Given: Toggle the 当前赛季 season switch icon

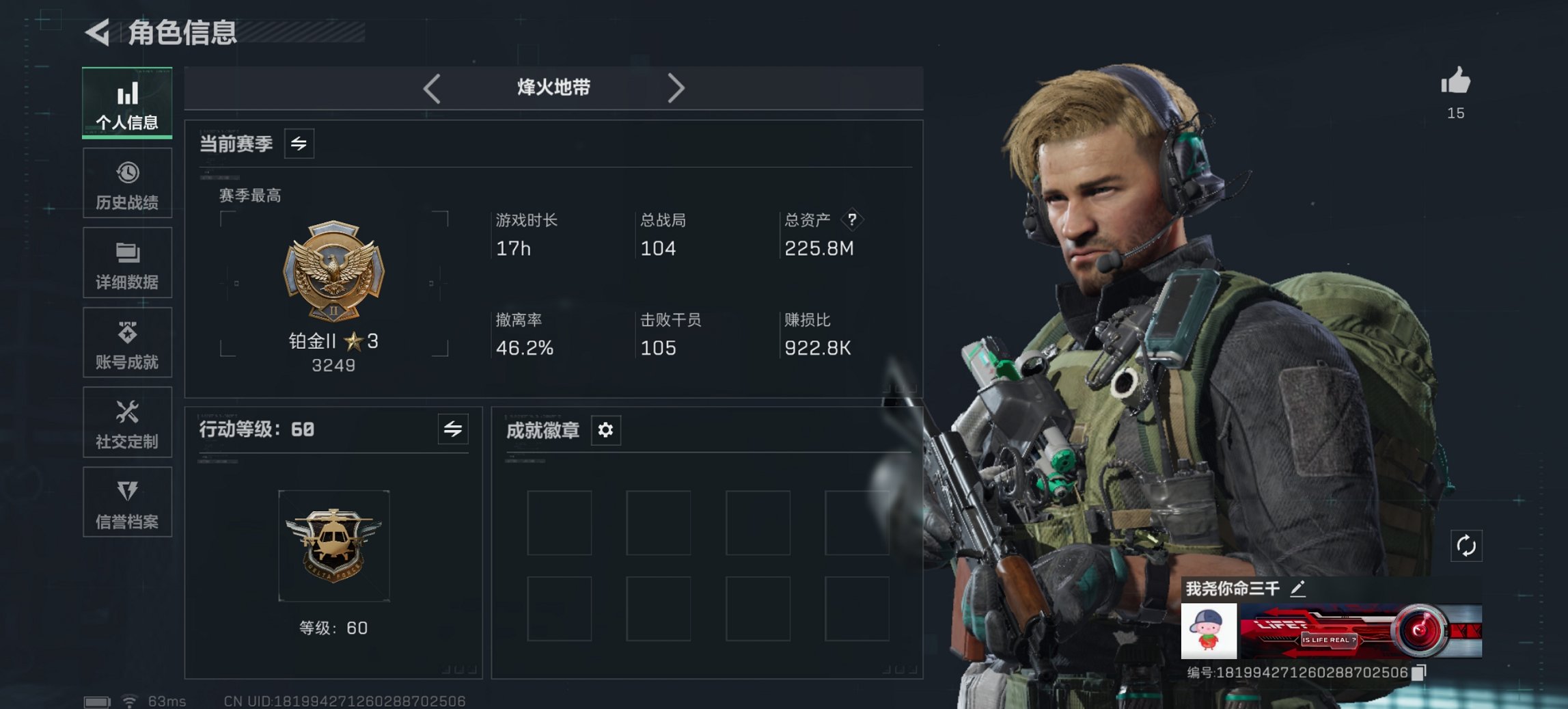Looking at the screenshot, I should tap(299, 144).
